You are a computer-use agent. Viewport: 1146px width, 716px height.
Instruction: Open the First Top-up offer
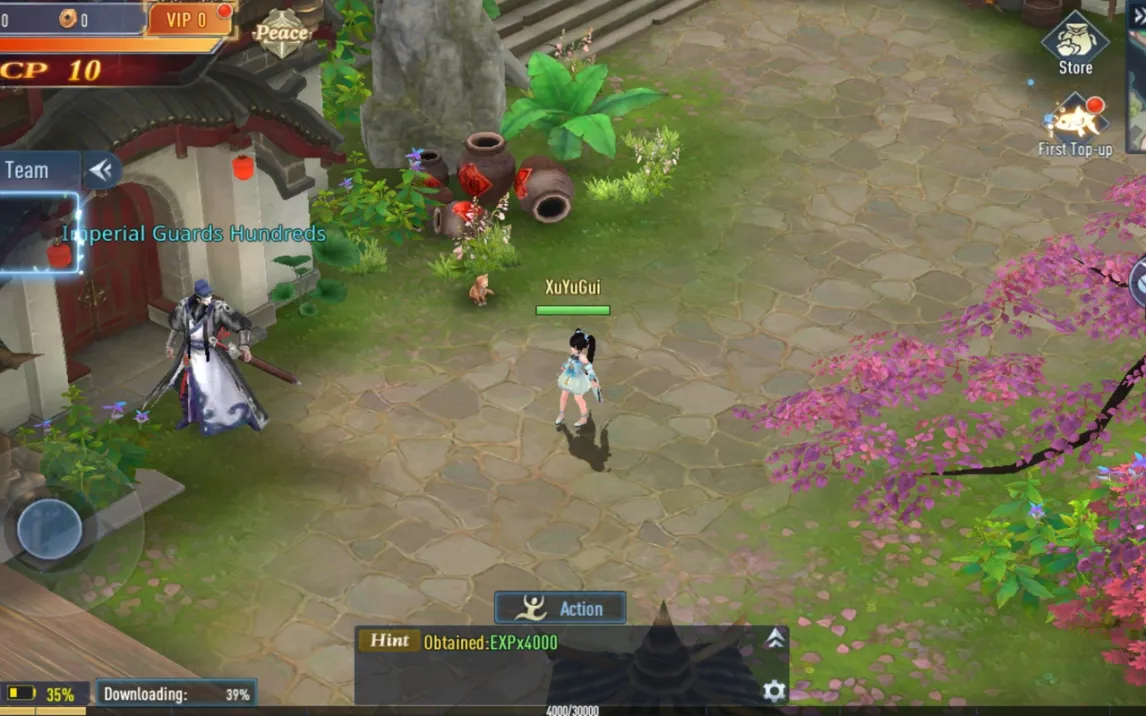pyautogui.click(x=1075, y=125)
